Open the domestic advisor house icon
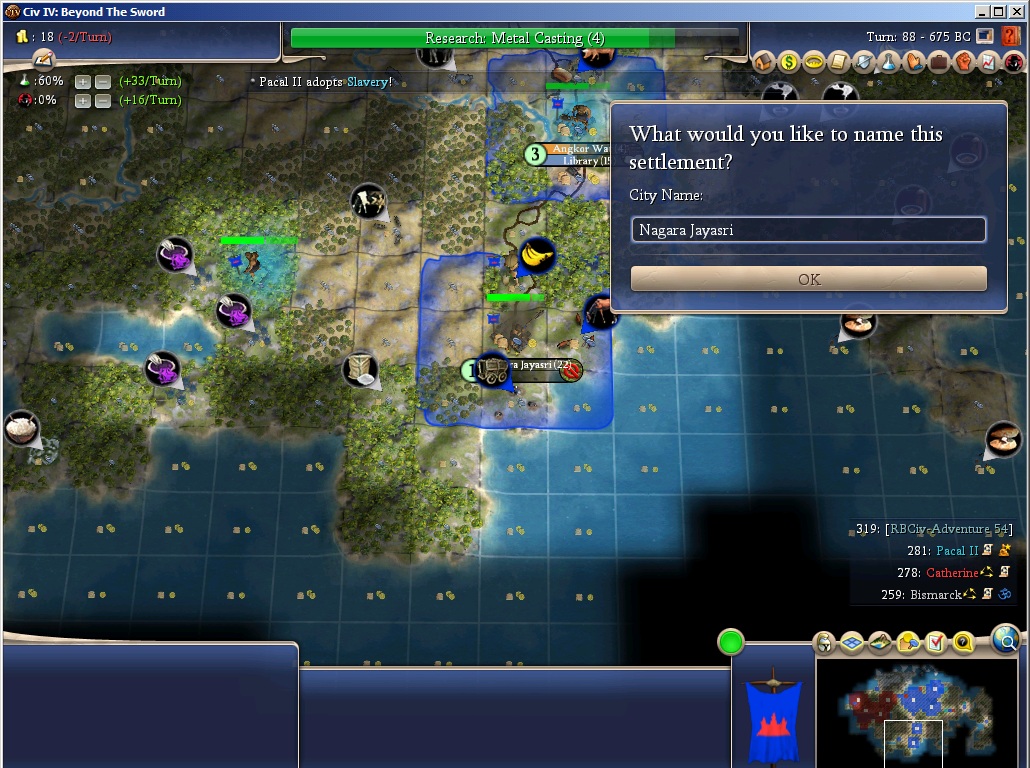 [x=764, y=62]
